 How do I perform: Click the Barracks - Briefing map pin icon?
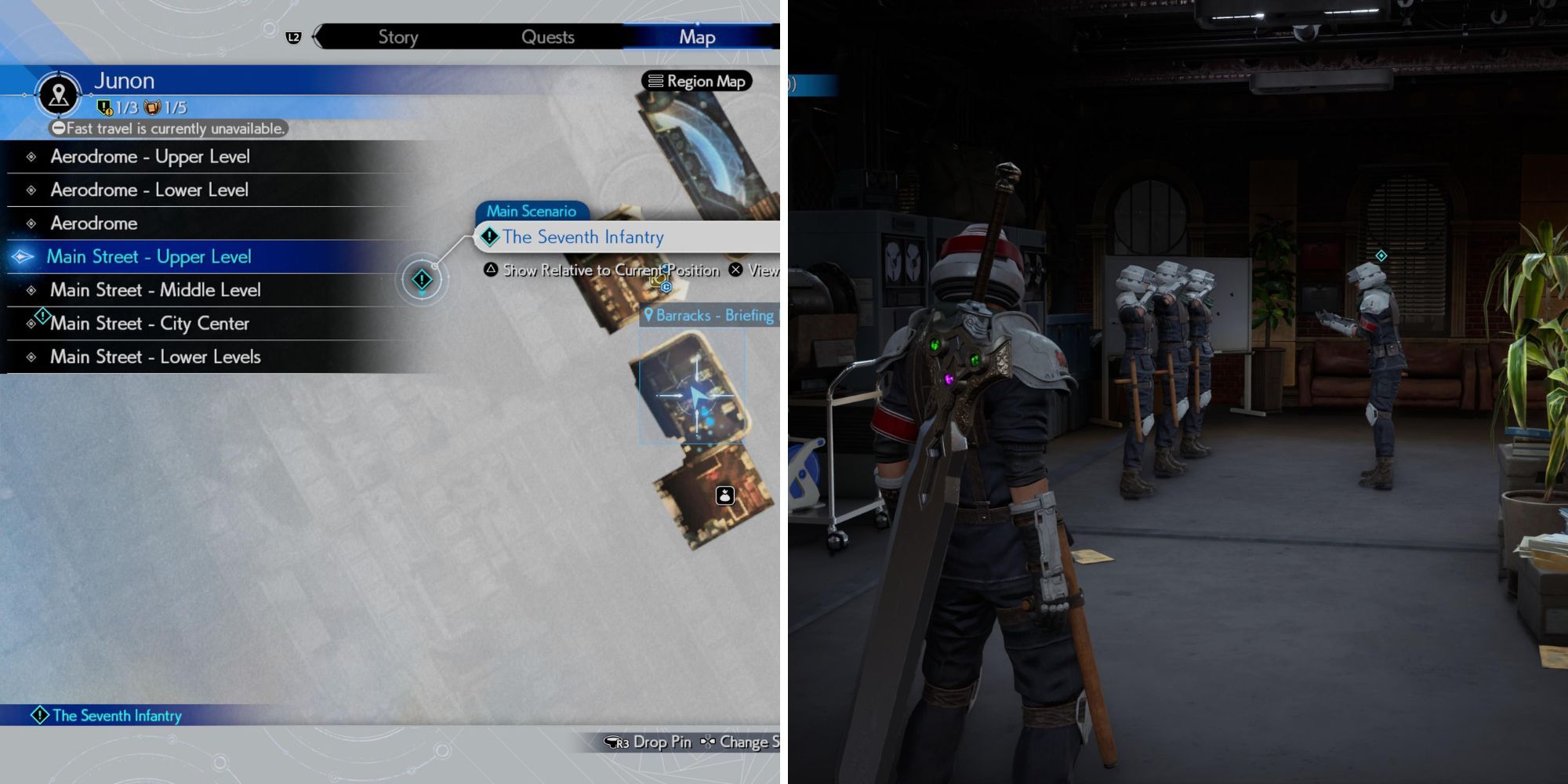[x=648, y=316]
